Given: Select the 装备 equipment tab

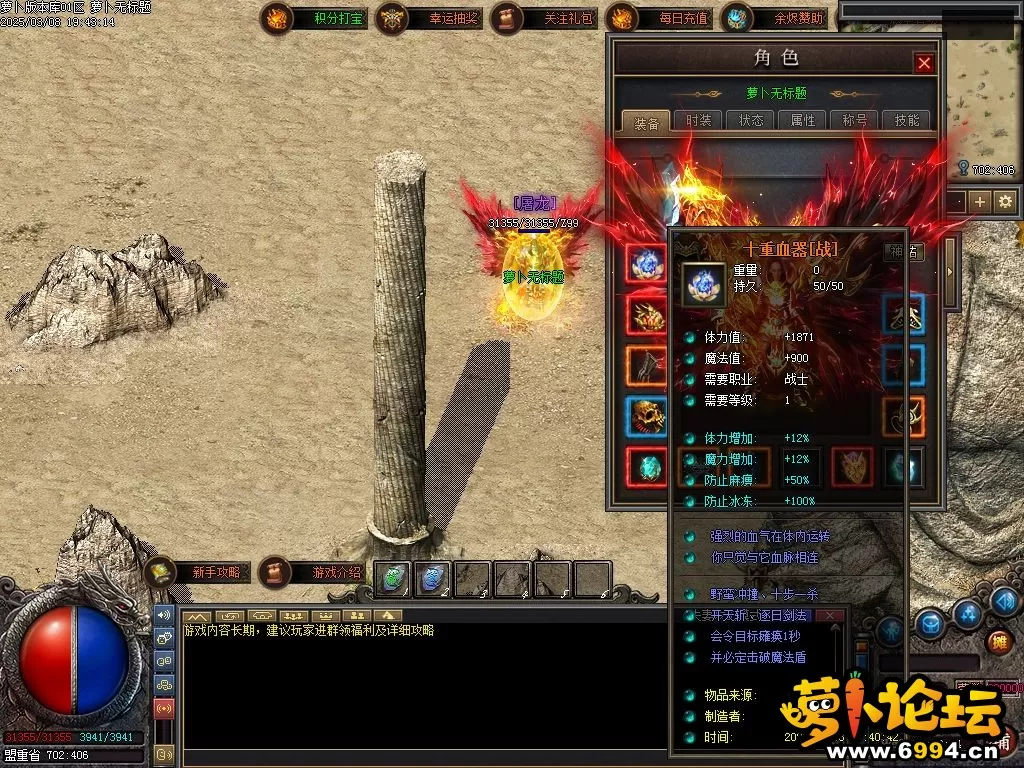Looking at the screenshot, I should [647, 123].
